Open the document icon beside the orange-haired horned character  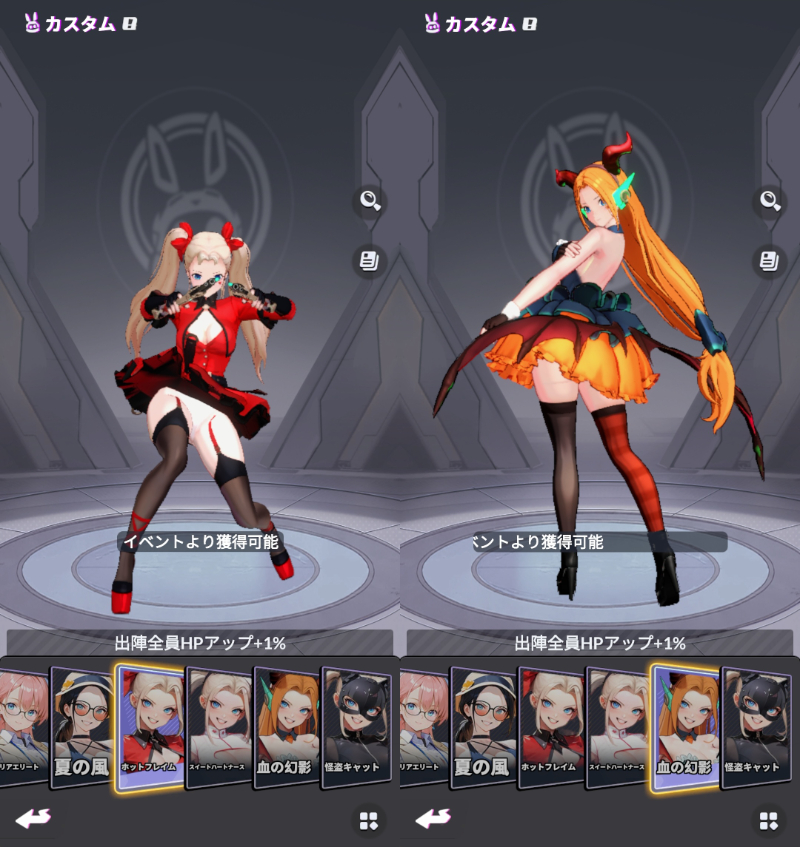pos(769,262)
